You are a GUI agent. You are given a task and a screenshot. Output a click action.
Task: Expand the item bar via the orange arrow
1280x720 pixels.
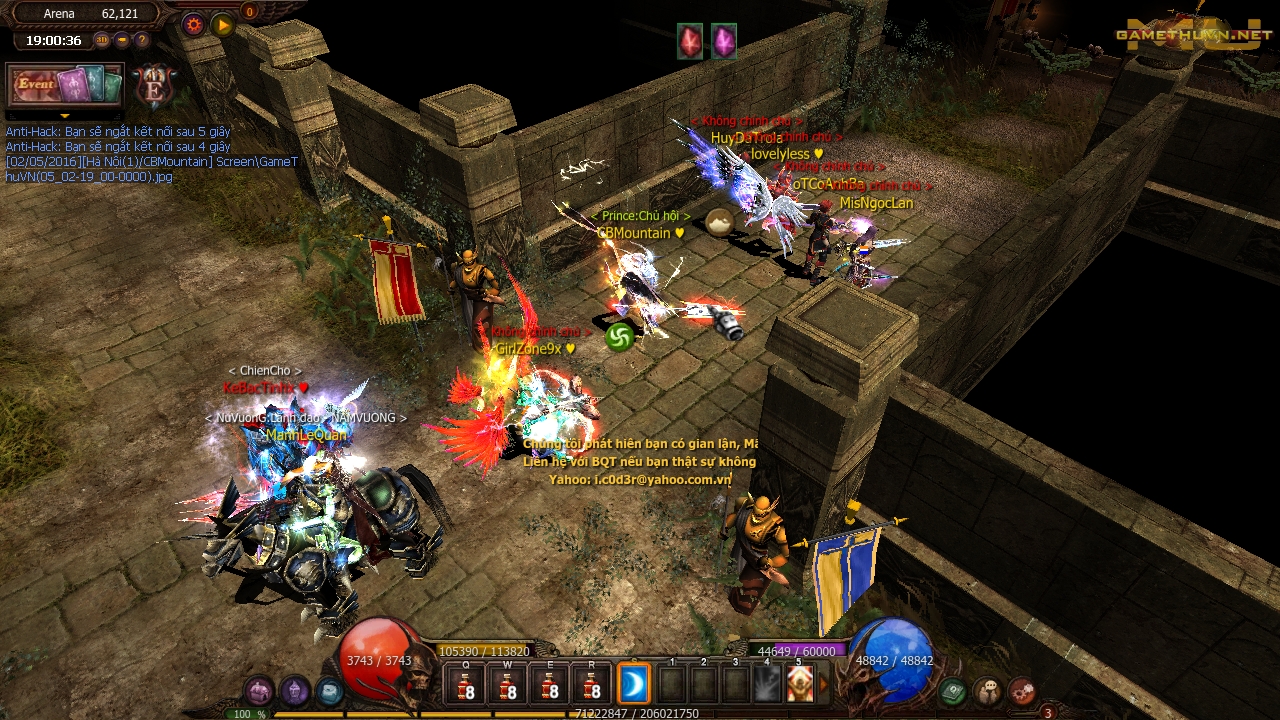(824, 684)
